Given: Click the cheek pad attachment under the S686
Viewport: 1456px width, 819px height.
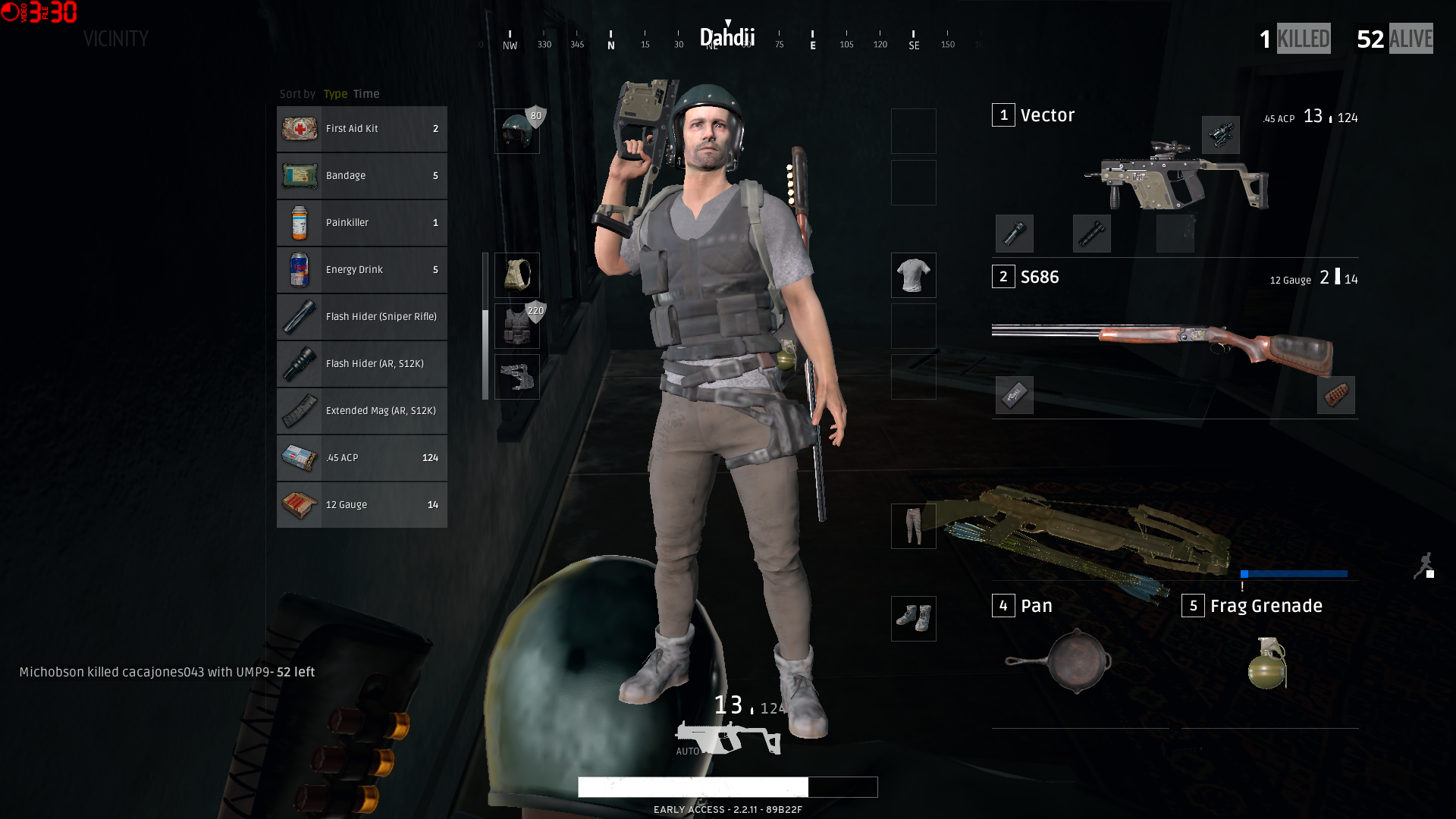Looking at the screenshot, I should [1015, 395].
